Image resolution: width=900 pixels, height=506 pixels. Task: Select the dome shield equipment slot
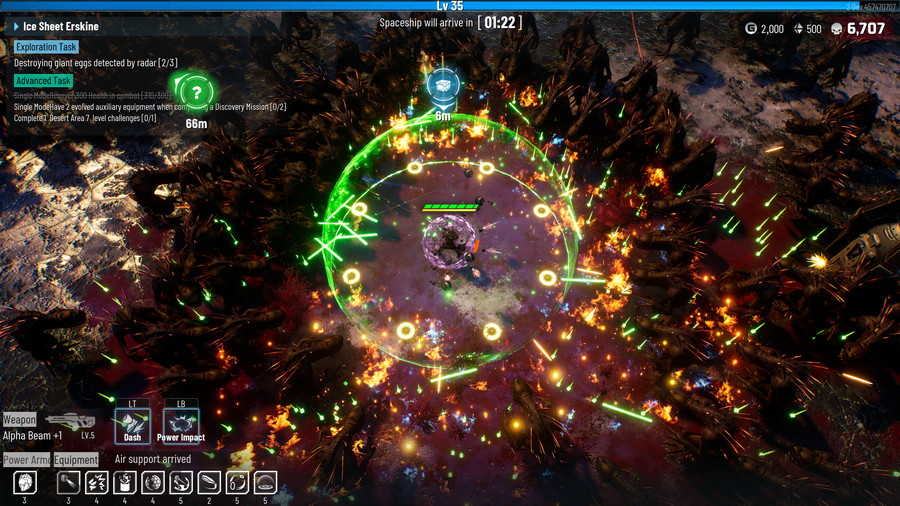tap(265, 483)
